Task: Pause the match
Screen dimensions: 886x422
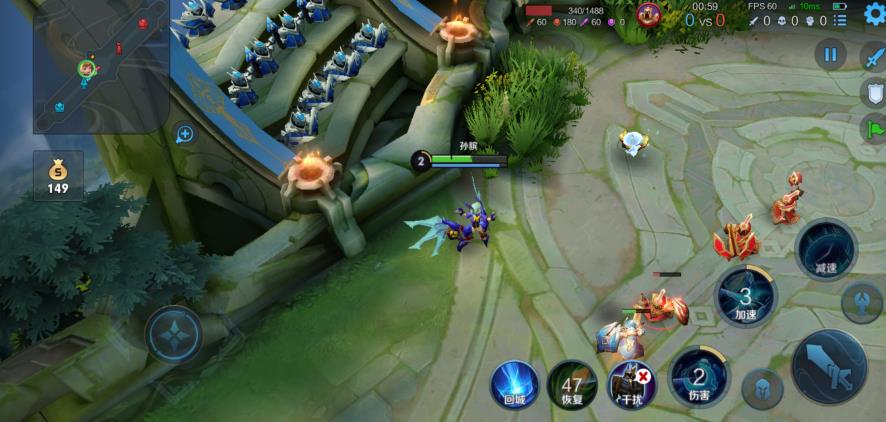Action: tap(830, 54)
